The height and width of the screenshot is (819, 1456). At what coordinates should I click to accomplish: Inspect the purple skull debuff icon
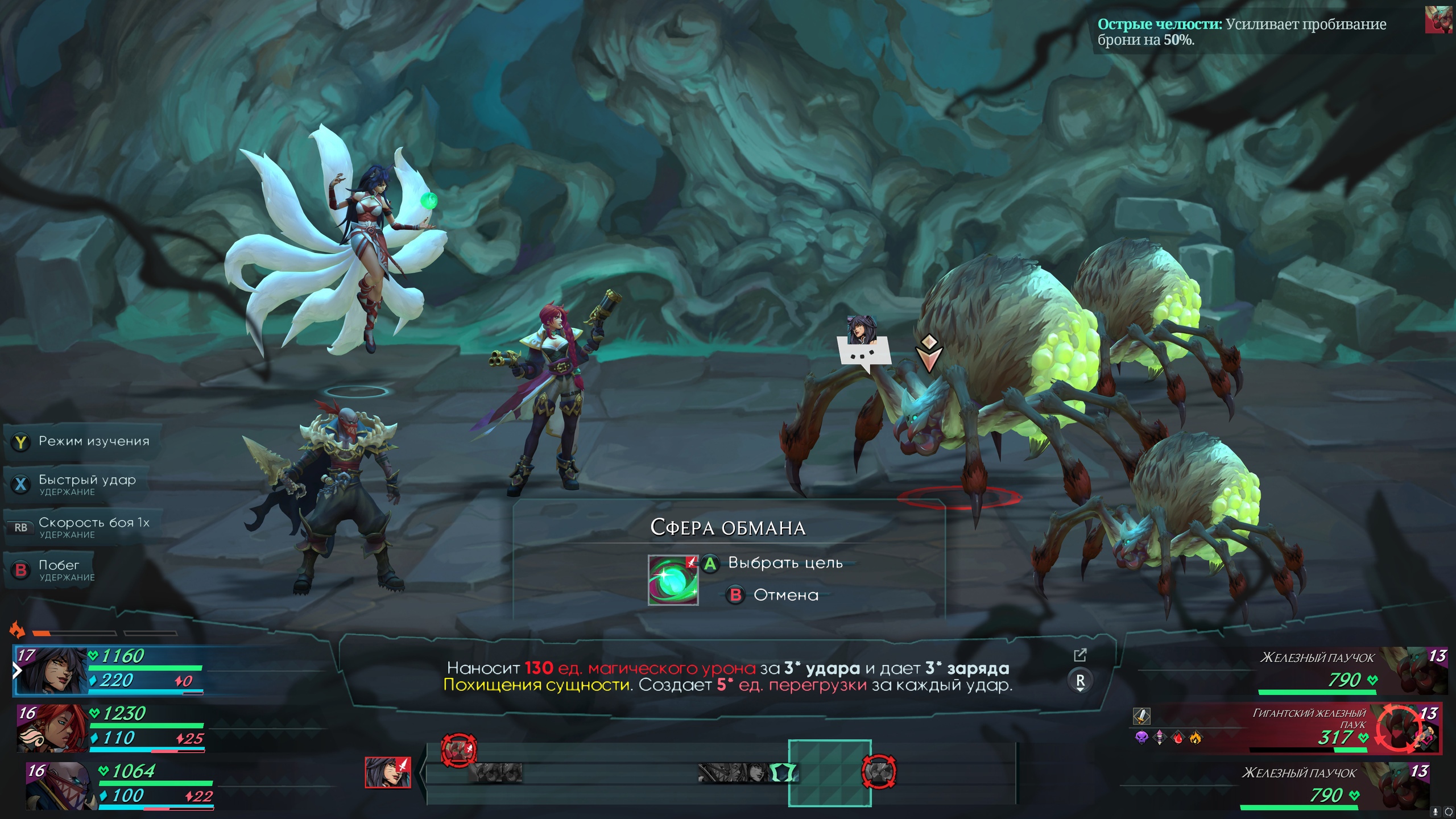point(1141,738)
